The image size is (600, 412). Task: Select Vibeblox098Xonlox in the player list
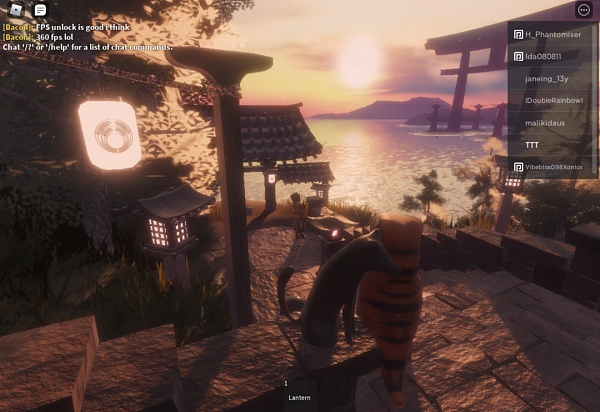click(552, 166)
